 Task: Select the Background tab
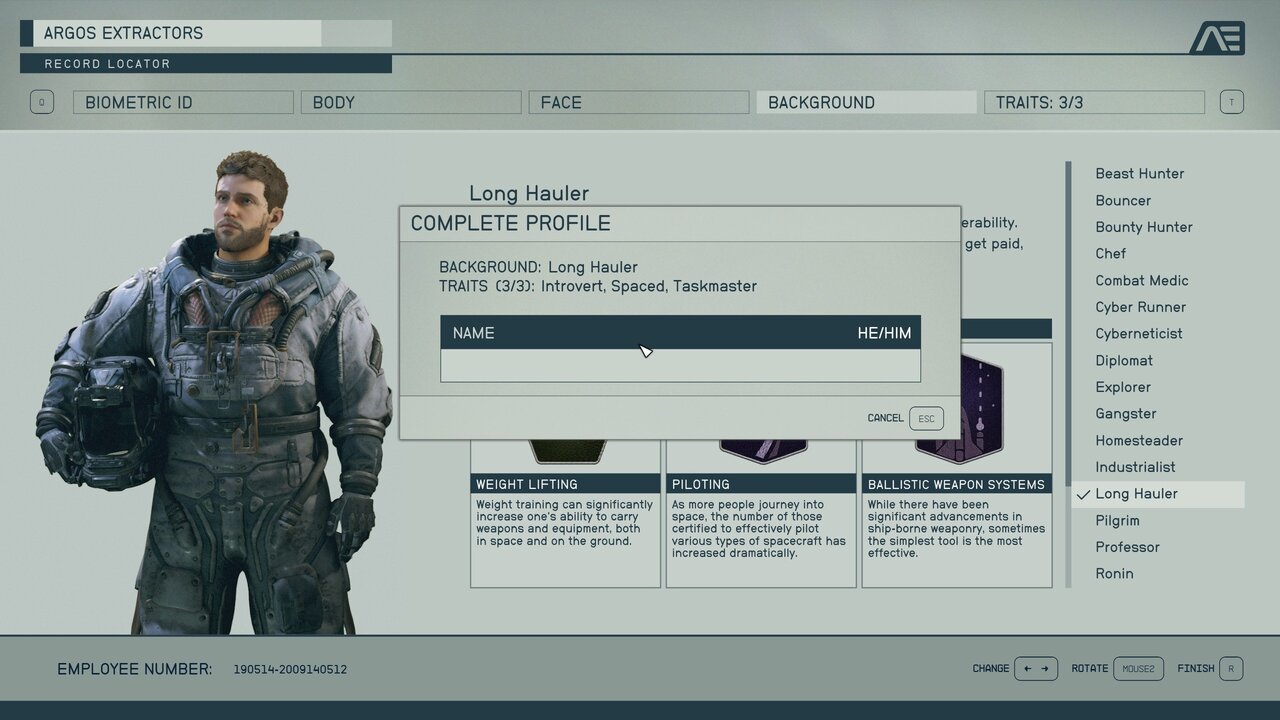click(866, 102)
